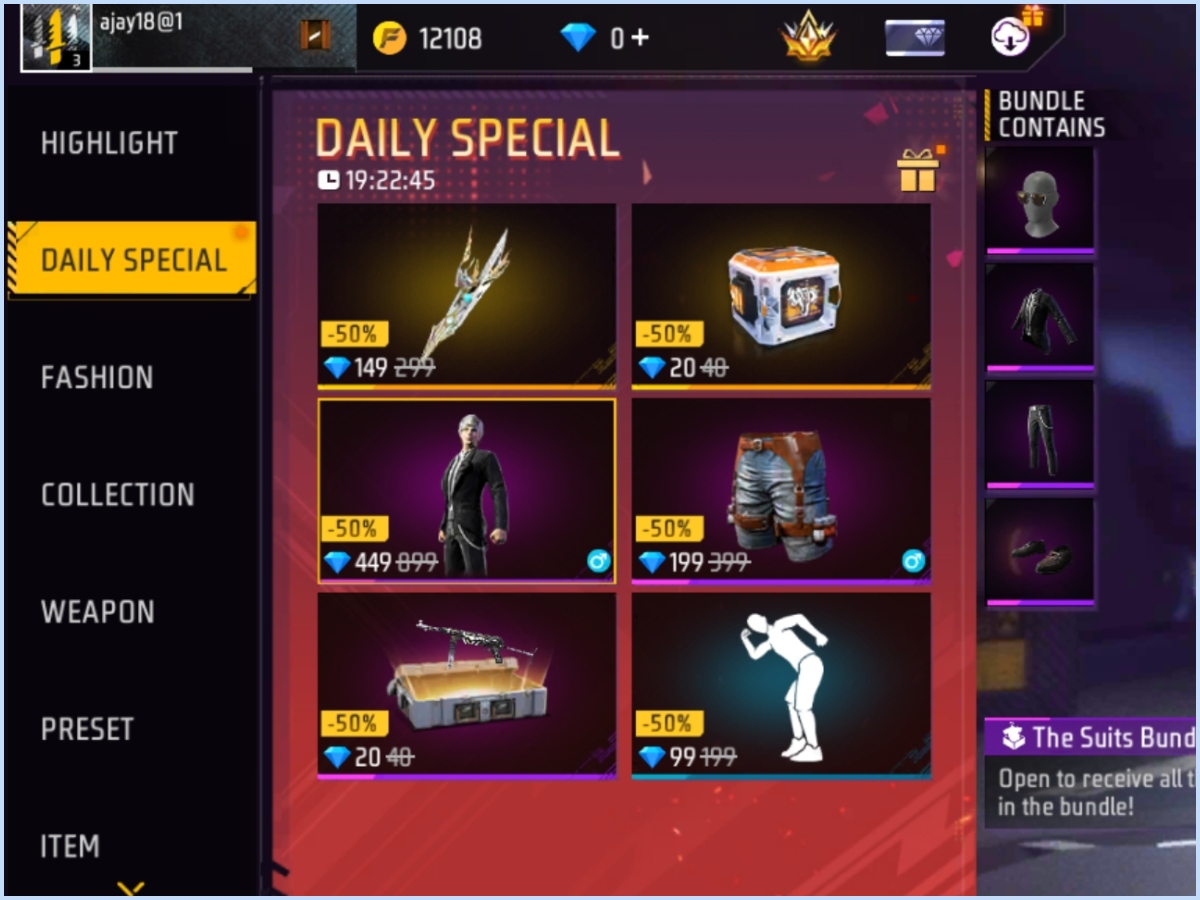Select the emote offer for 99 diamonds
1200x900 pixels.
click(x=781, y=685)
